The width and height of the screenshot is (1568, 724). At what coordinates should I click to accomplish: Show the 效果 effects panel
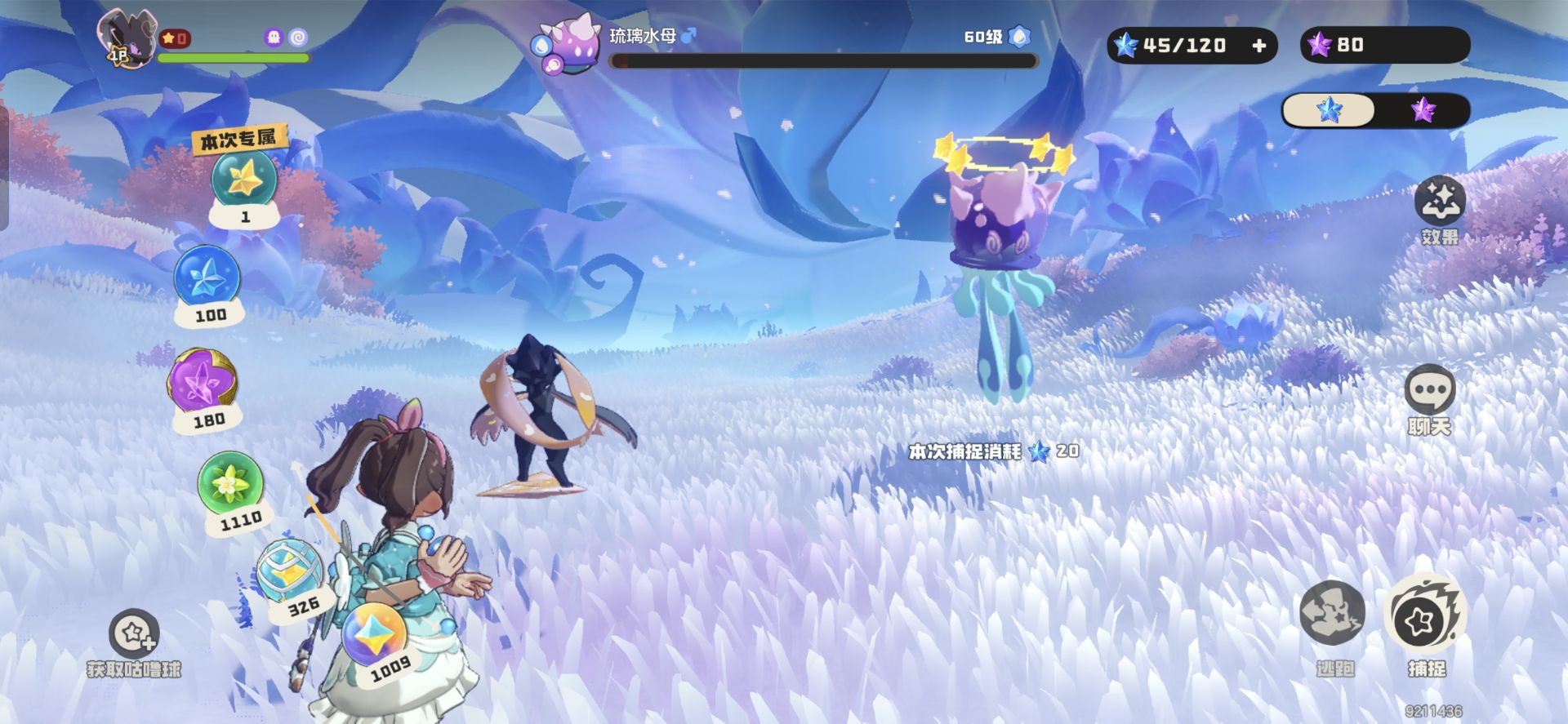pyautogui.click(x=1439, y=202)
